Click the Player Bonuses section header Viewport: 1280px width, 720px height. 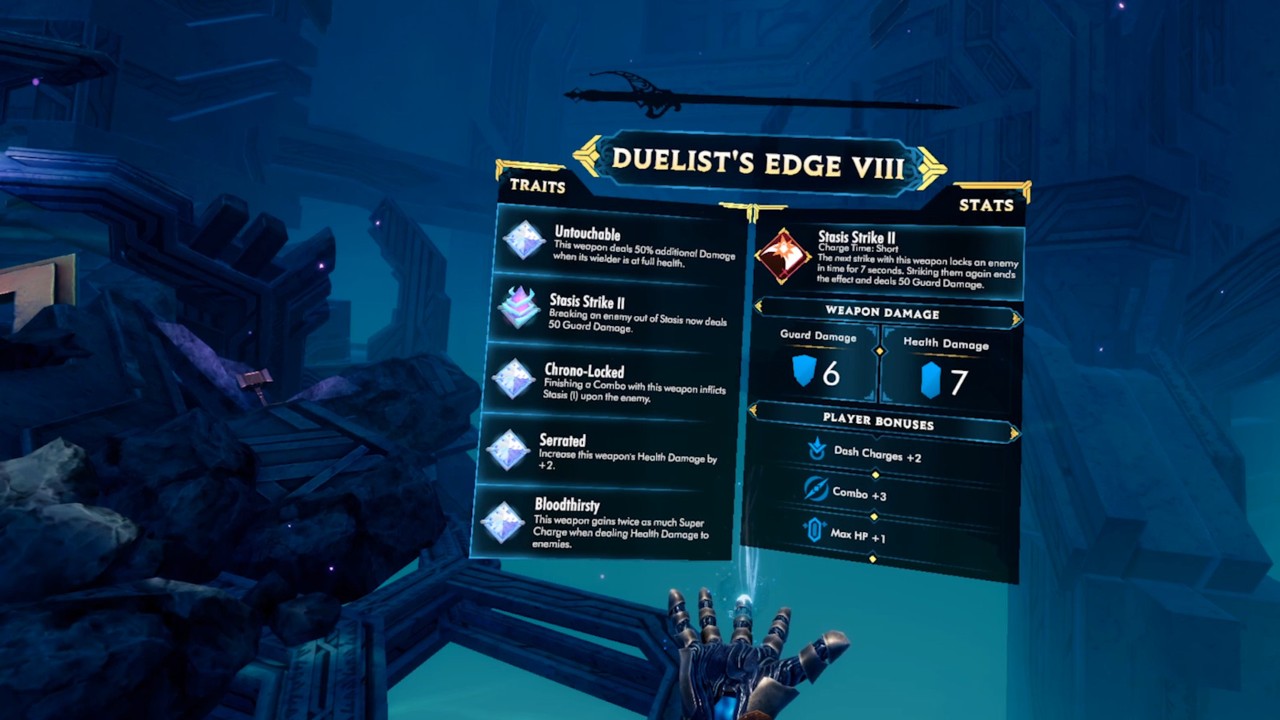[x=878, y=422]
